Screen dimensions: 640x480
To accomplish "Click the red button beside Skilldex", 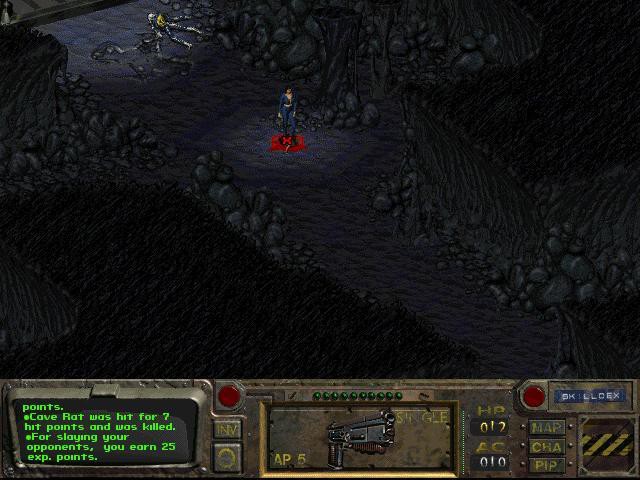I will 534,396.
